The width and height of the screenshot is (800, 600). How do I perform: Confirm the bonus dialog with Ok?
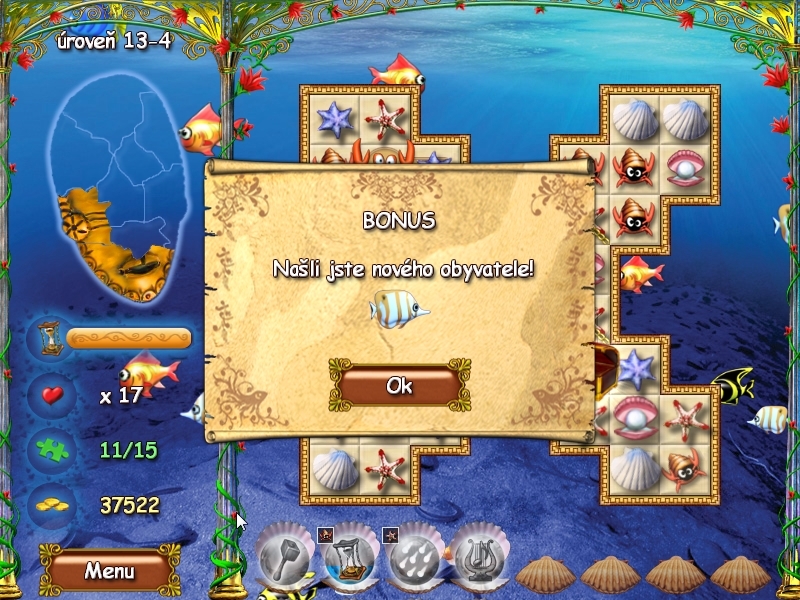400,386
